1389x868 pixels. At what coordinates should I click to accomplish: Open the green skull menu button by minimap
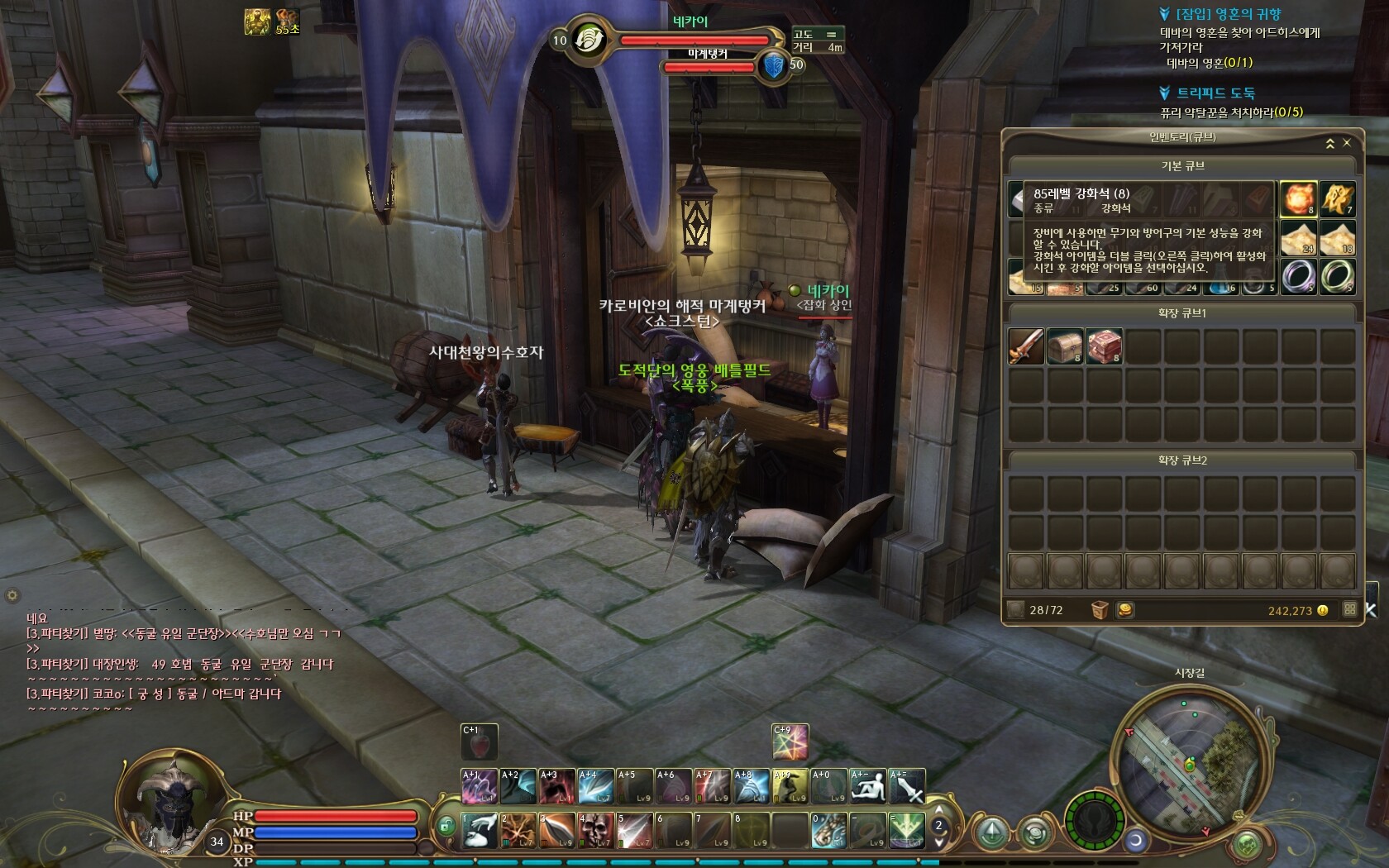tap(1248, 844)
